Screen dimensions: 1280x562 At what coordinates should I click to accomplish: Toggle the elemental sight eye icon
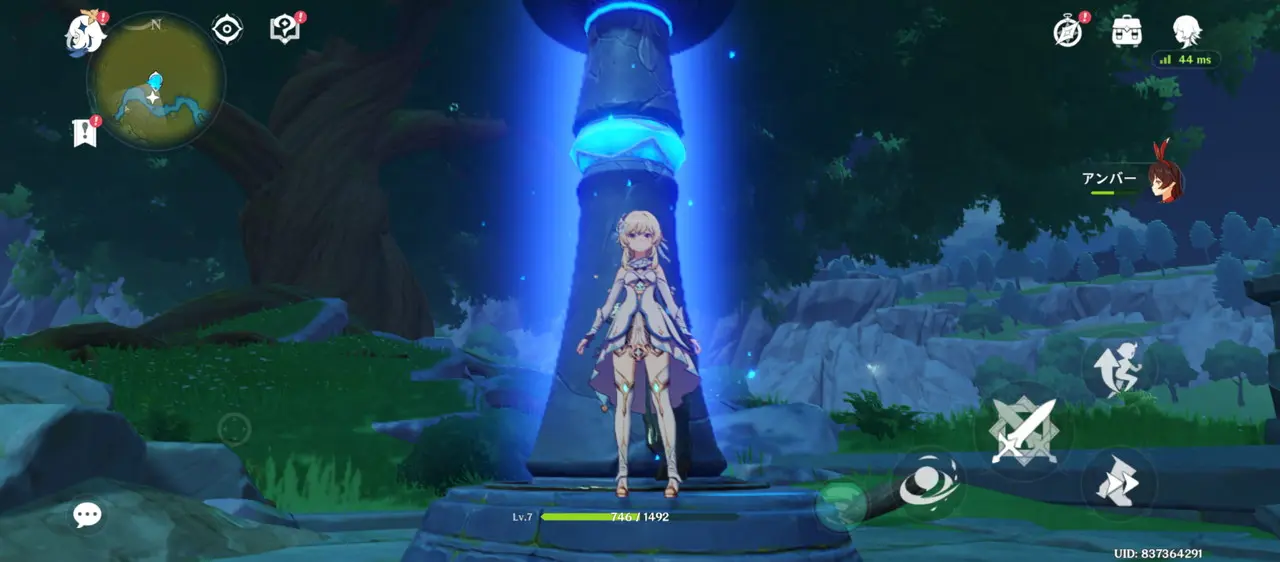click(x=227, y=29)
